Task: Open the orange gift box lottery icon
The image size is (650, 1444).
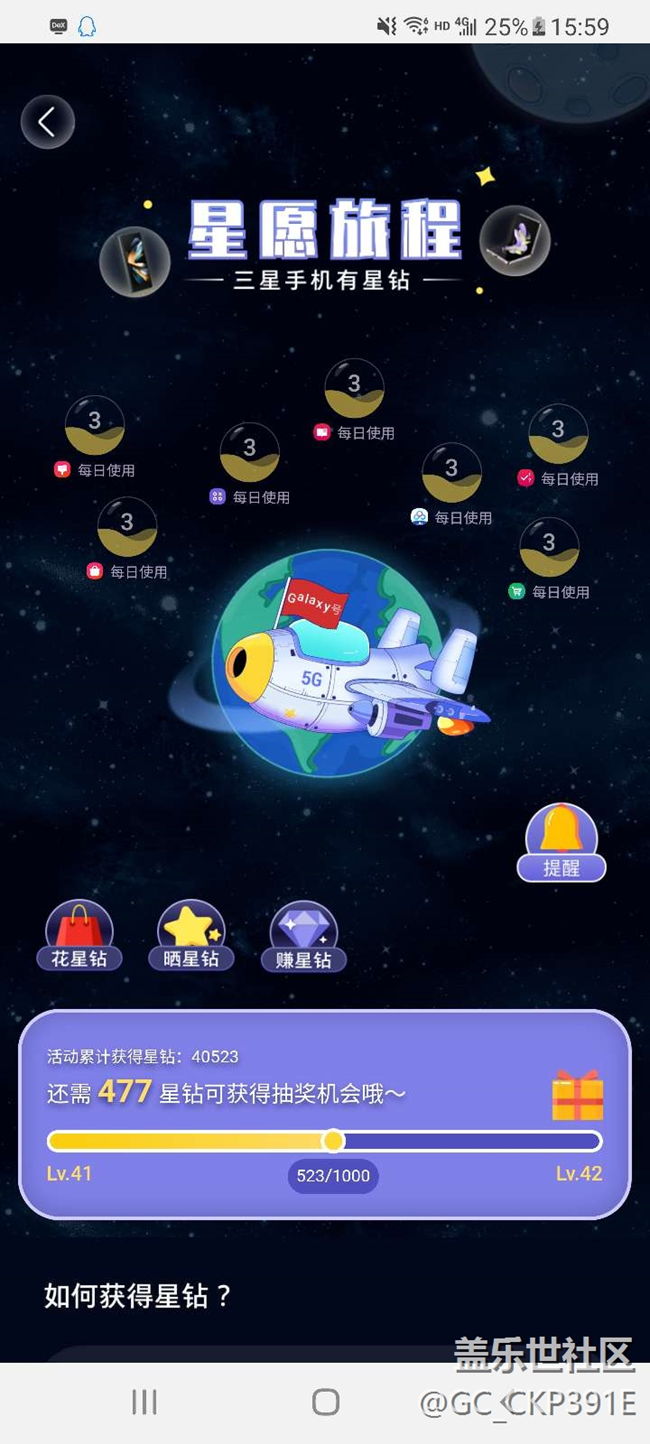Action: coord(577,1095)
